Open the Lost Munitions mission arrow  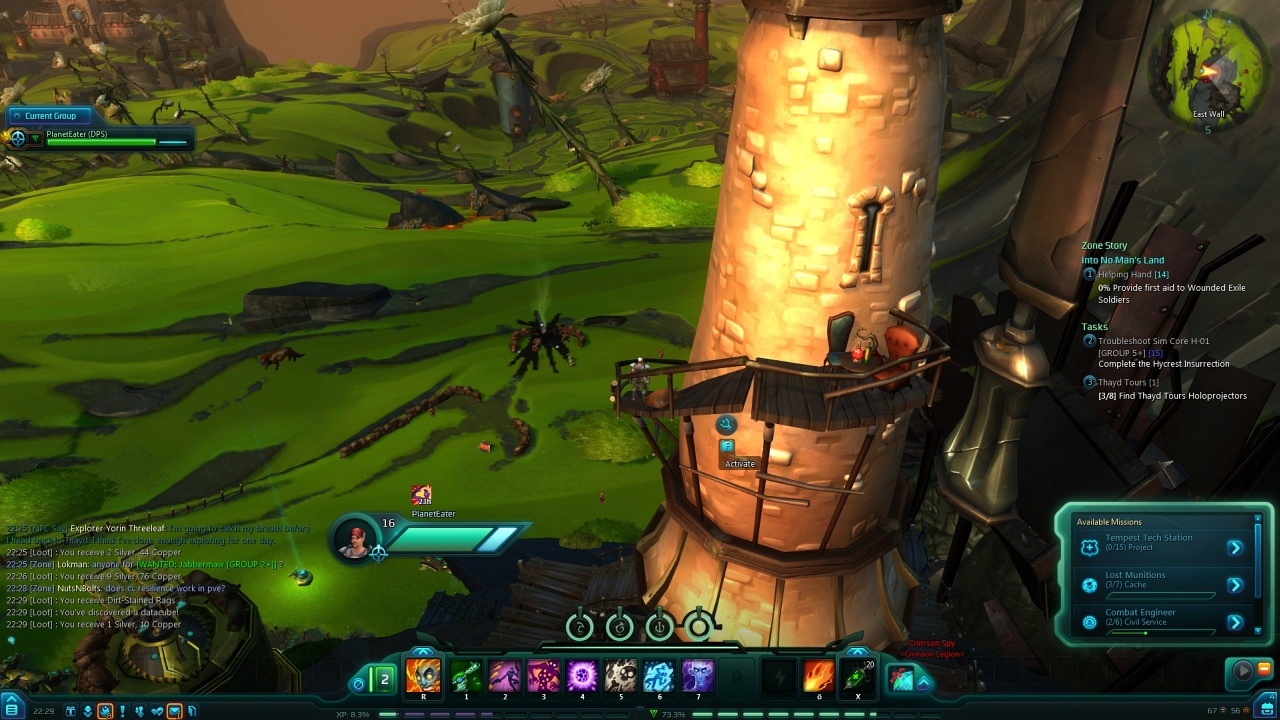[1235, 585]
